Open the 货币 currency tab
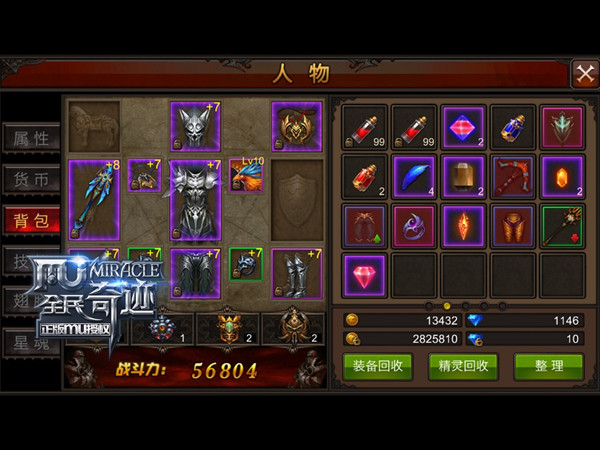Viewport: 600px width, 450px height. [x=30, y=180]
